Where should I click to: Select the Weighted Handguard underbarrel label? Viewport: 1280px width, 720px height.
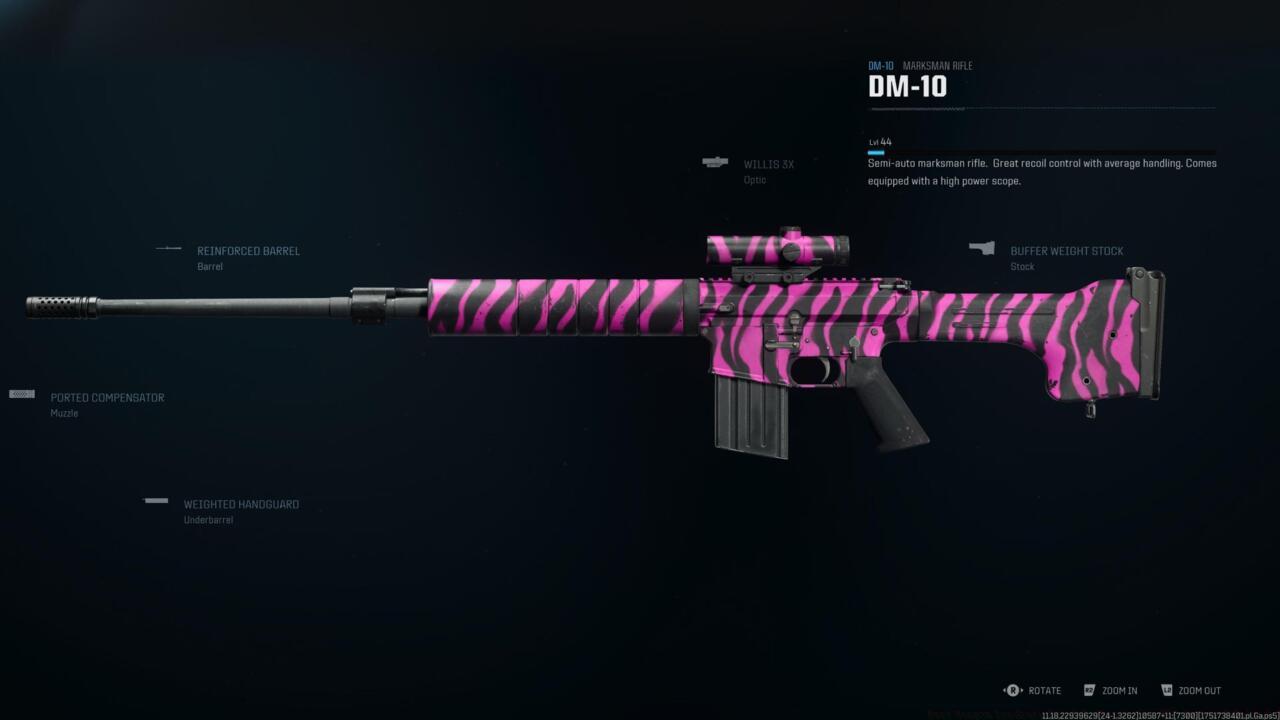pos(240,504)
